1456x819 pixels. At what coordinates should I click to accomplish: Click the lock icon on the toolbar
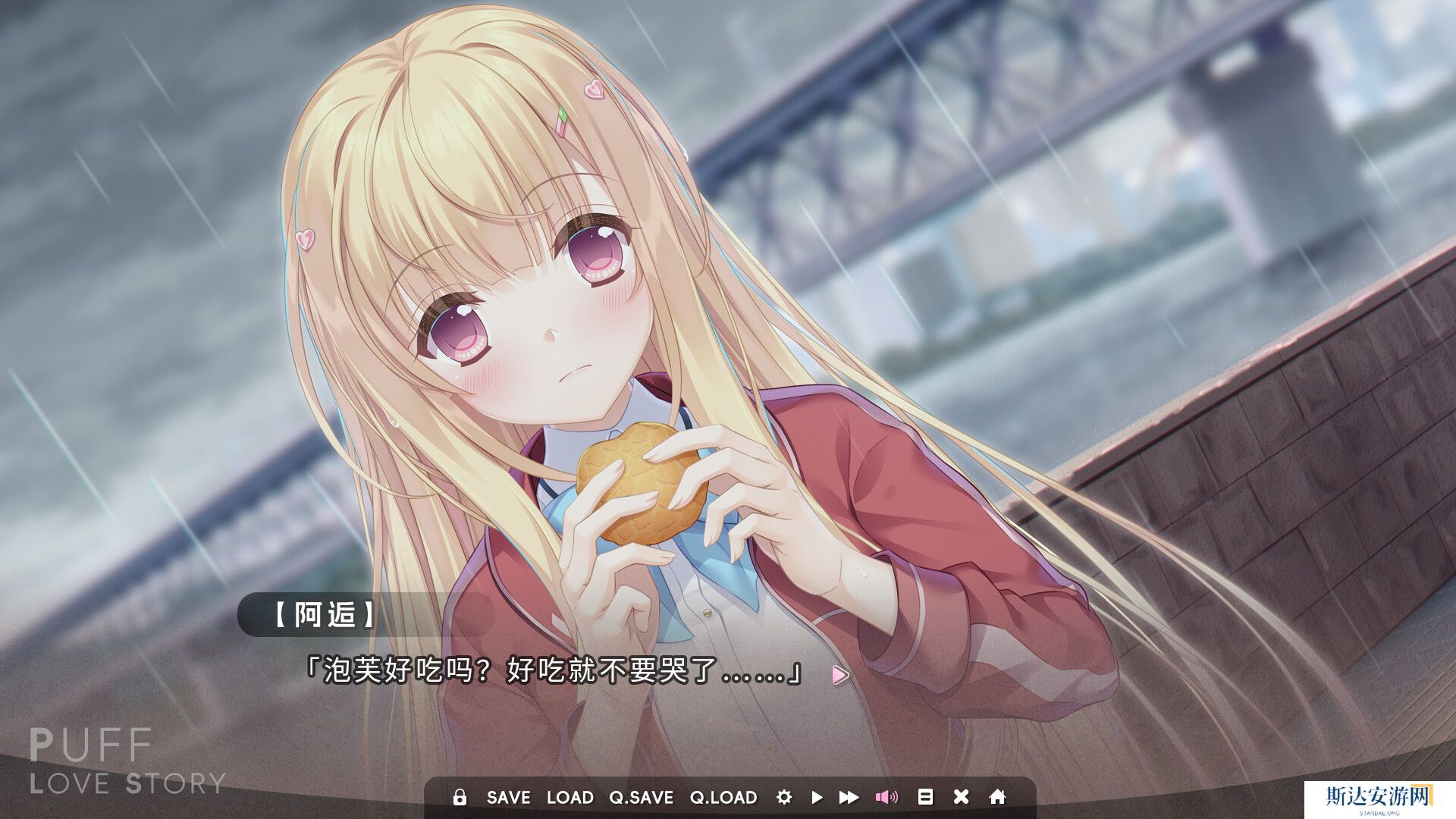(x=459, y=797)
